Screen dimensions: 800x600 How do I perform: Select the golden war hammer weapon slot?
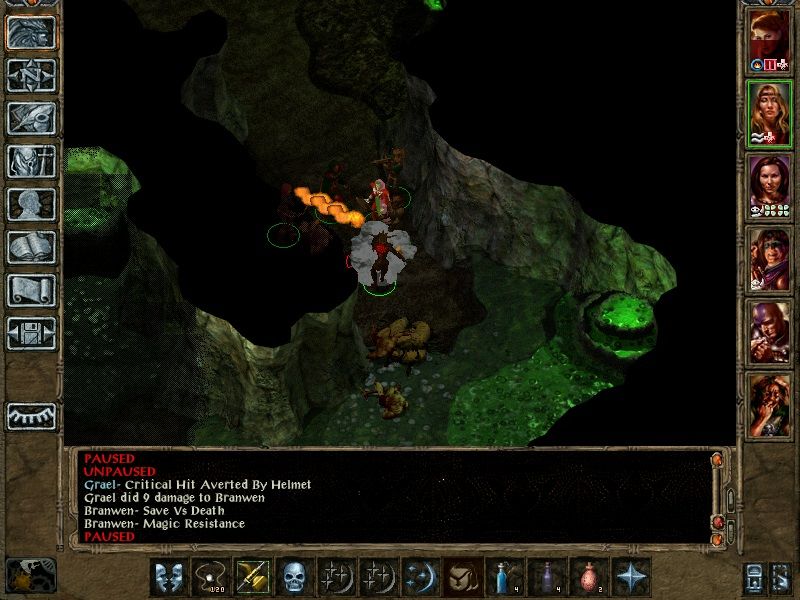[252, 578]
